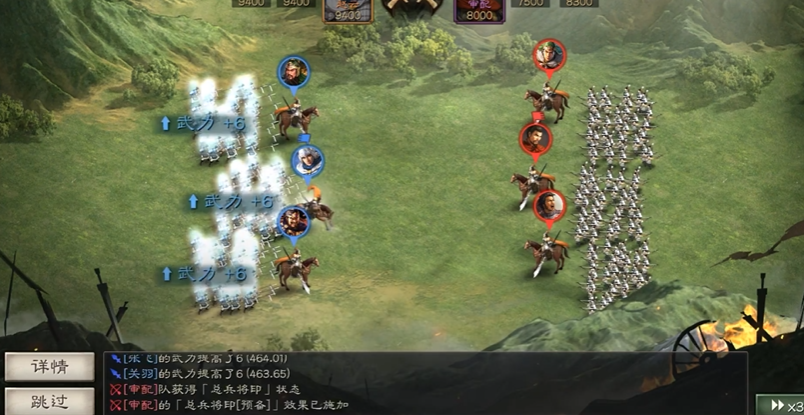The width and height of the screenshot is (804, 415).
Task: Select the top red enemy general portrait
Action: click(549, 56)
